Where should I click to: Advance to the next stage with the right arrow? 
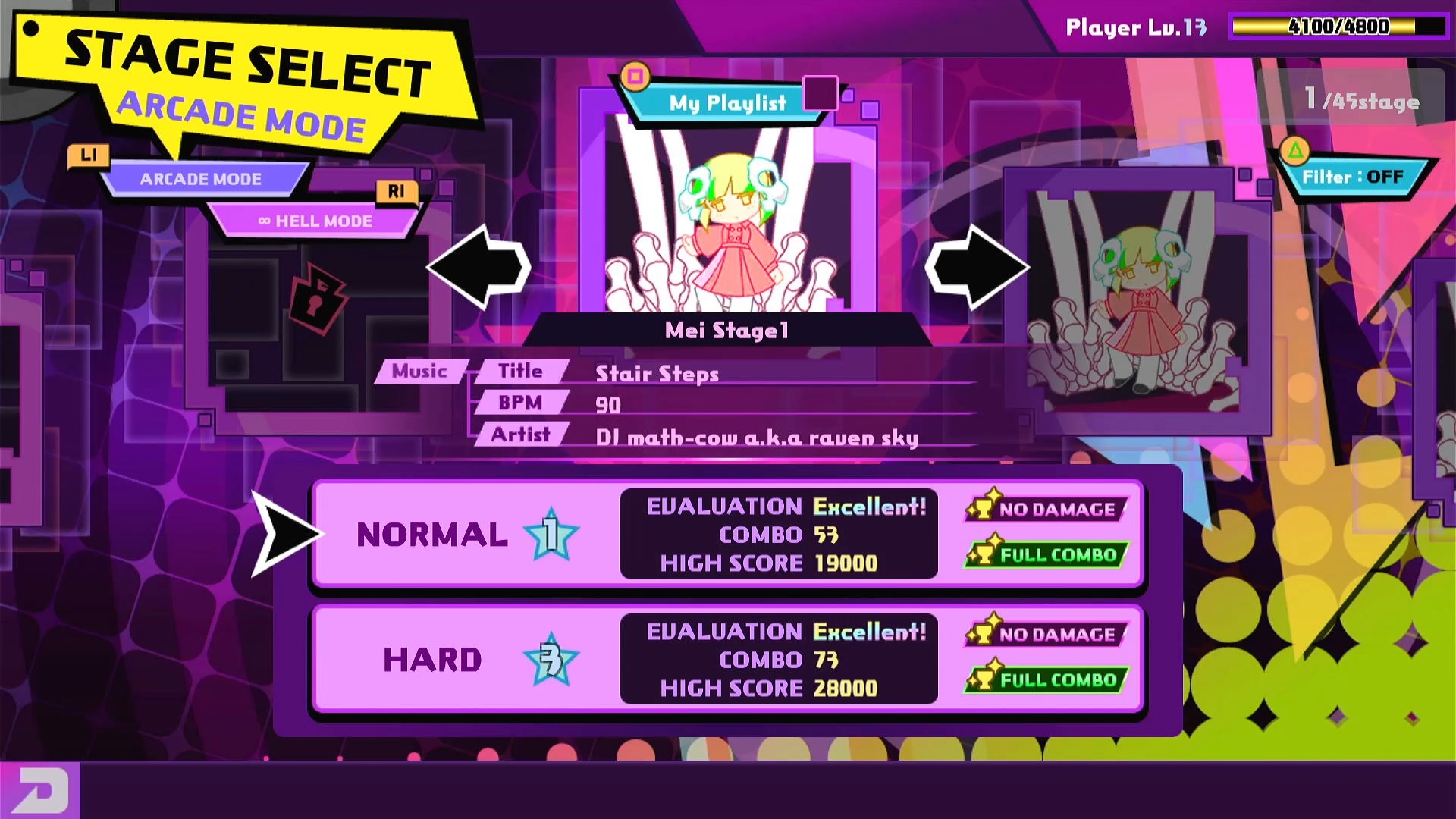click(977, 267)
